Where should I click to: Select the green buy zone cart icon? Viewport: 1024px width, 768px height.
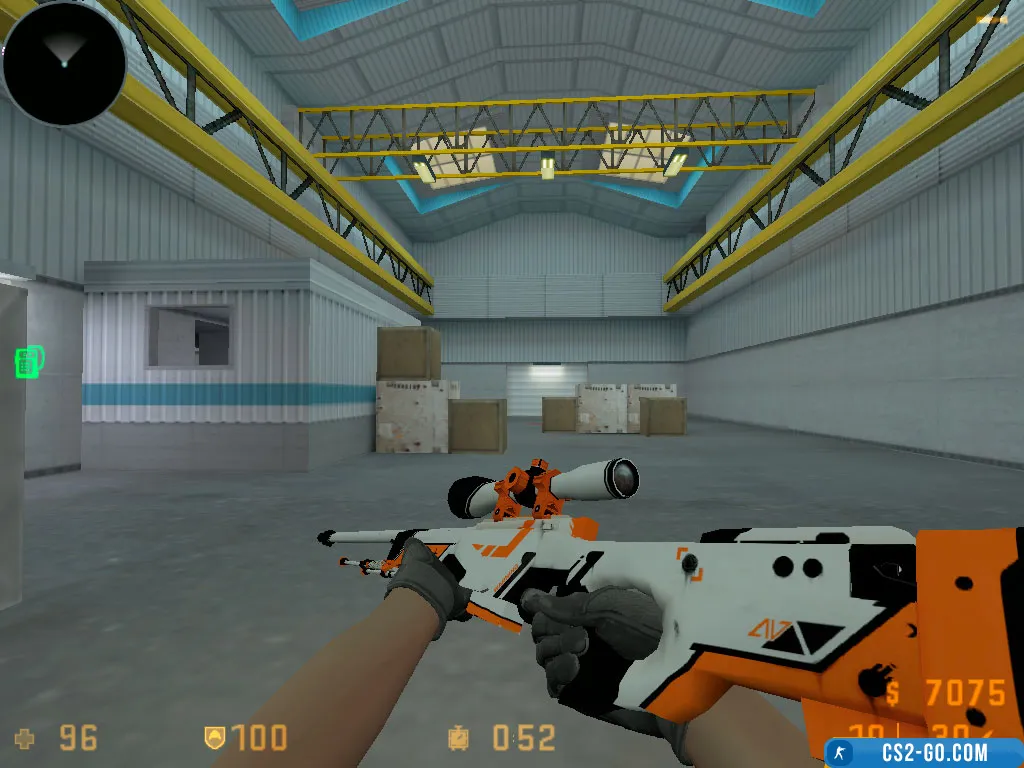[29, 361]
